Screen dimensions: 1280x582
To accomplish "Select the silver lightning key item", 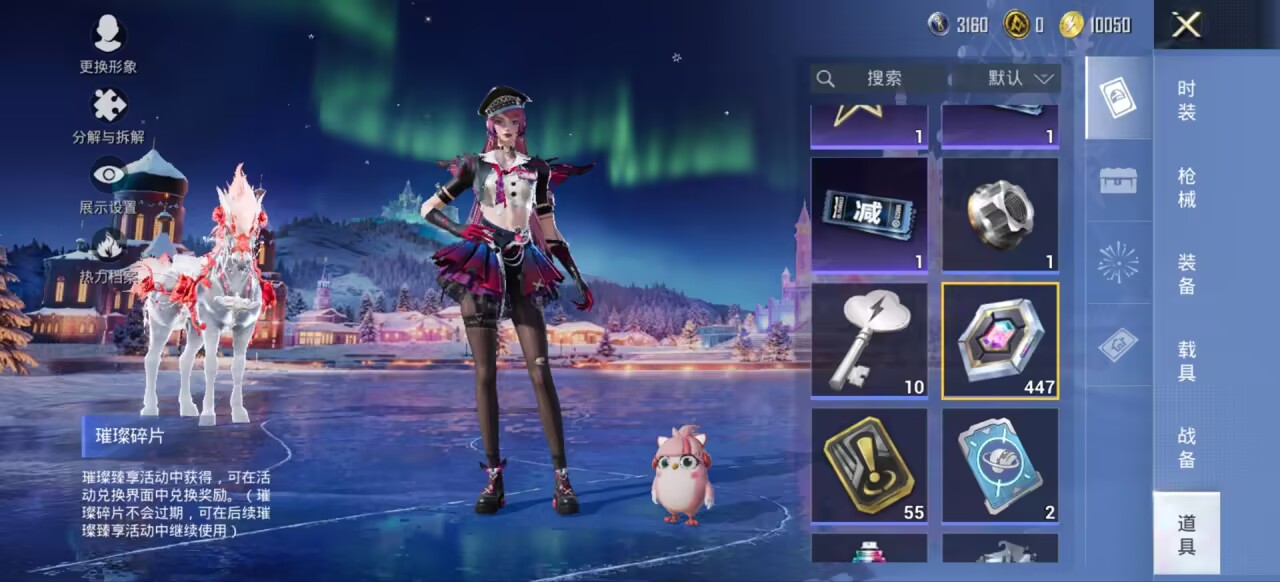I will (869, 340).
